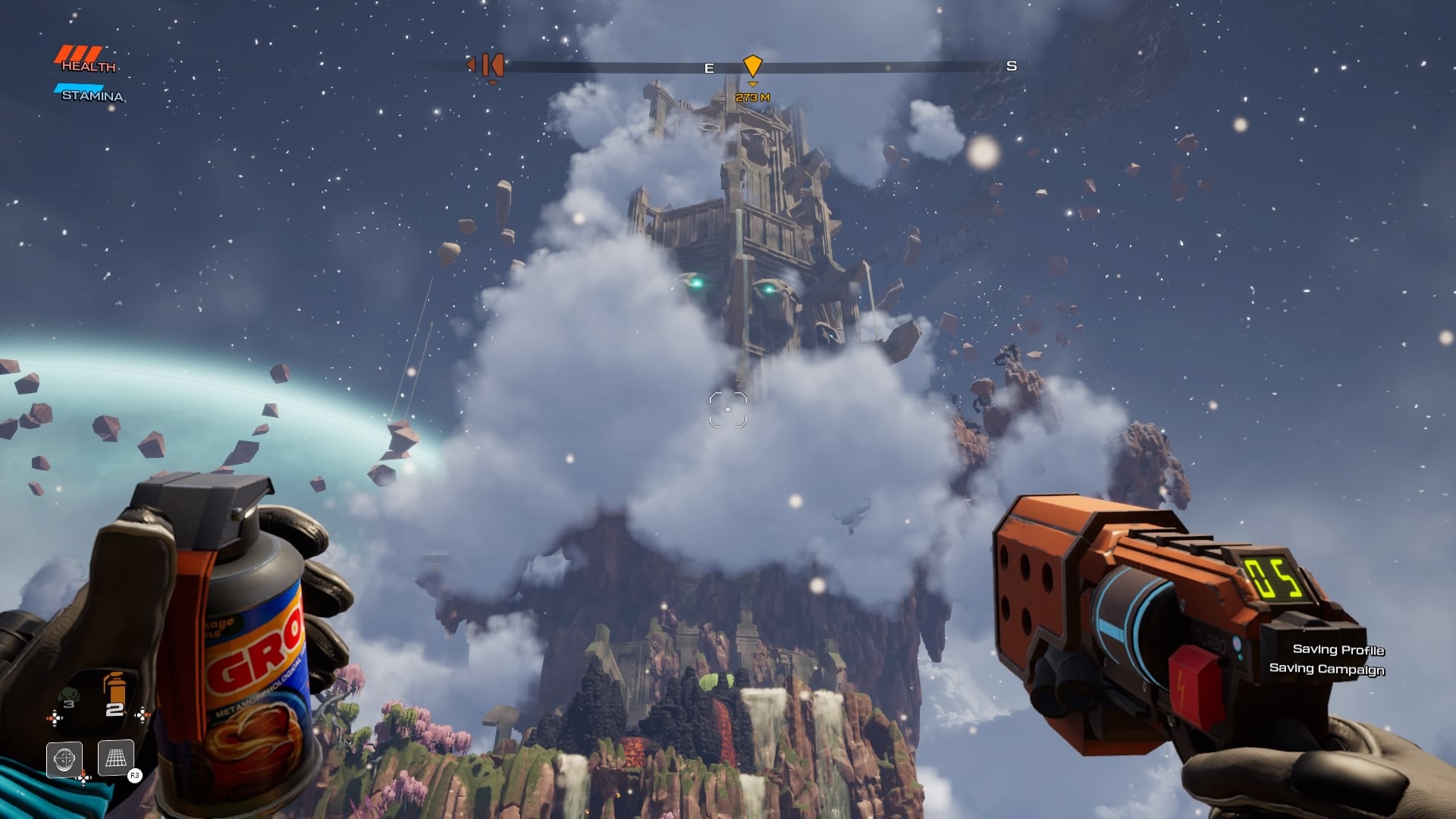Viewport: 1456px width, 819px height.
Task: Select the yellow objective marker on the compass
Action: point(752,66)
